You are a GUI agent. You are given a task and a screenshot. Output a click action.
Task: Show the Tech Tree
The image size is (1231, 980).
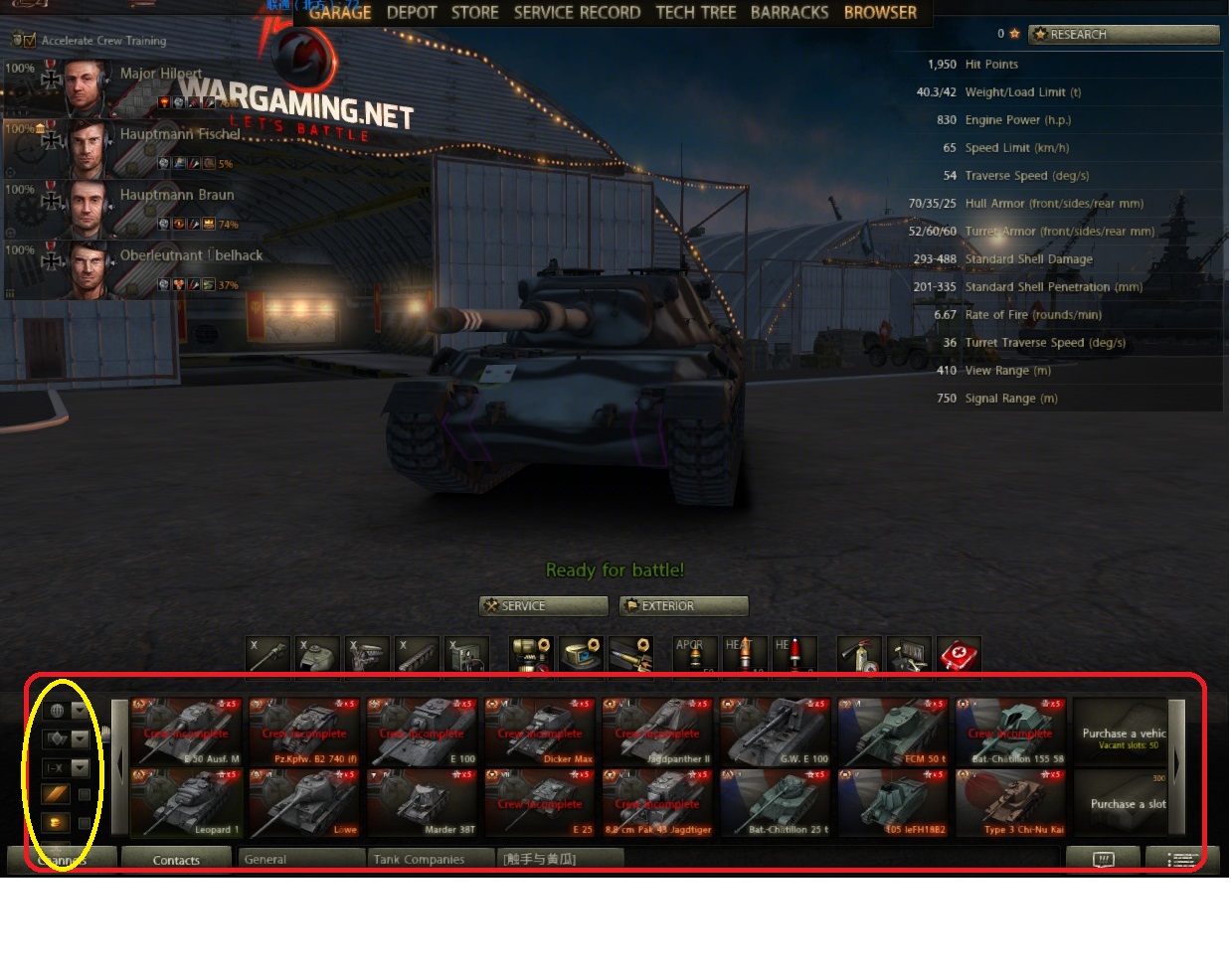696,13
